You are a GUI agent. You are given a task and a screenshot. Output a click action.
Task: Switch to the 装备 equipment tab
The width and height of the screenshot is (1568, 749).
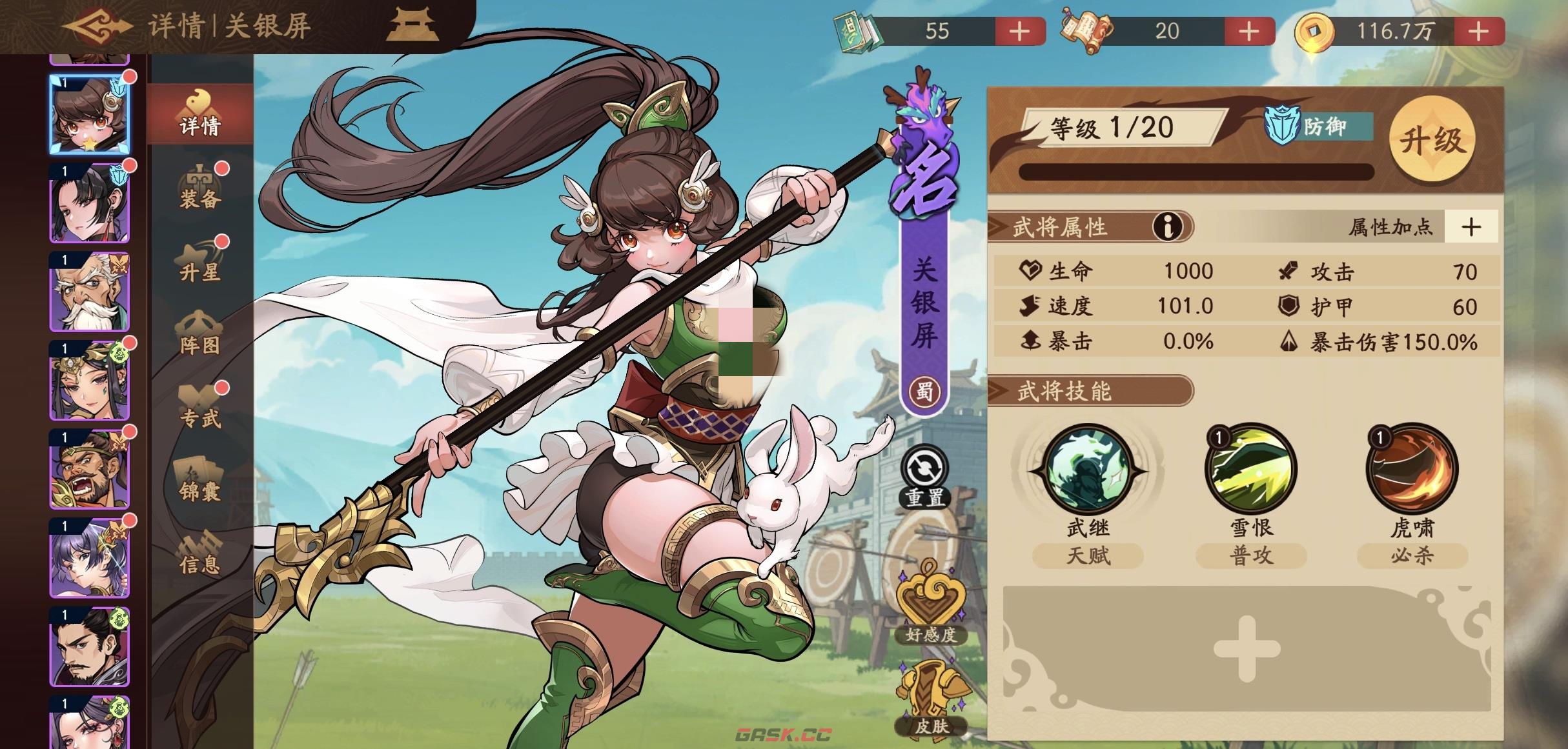point(201,191)
